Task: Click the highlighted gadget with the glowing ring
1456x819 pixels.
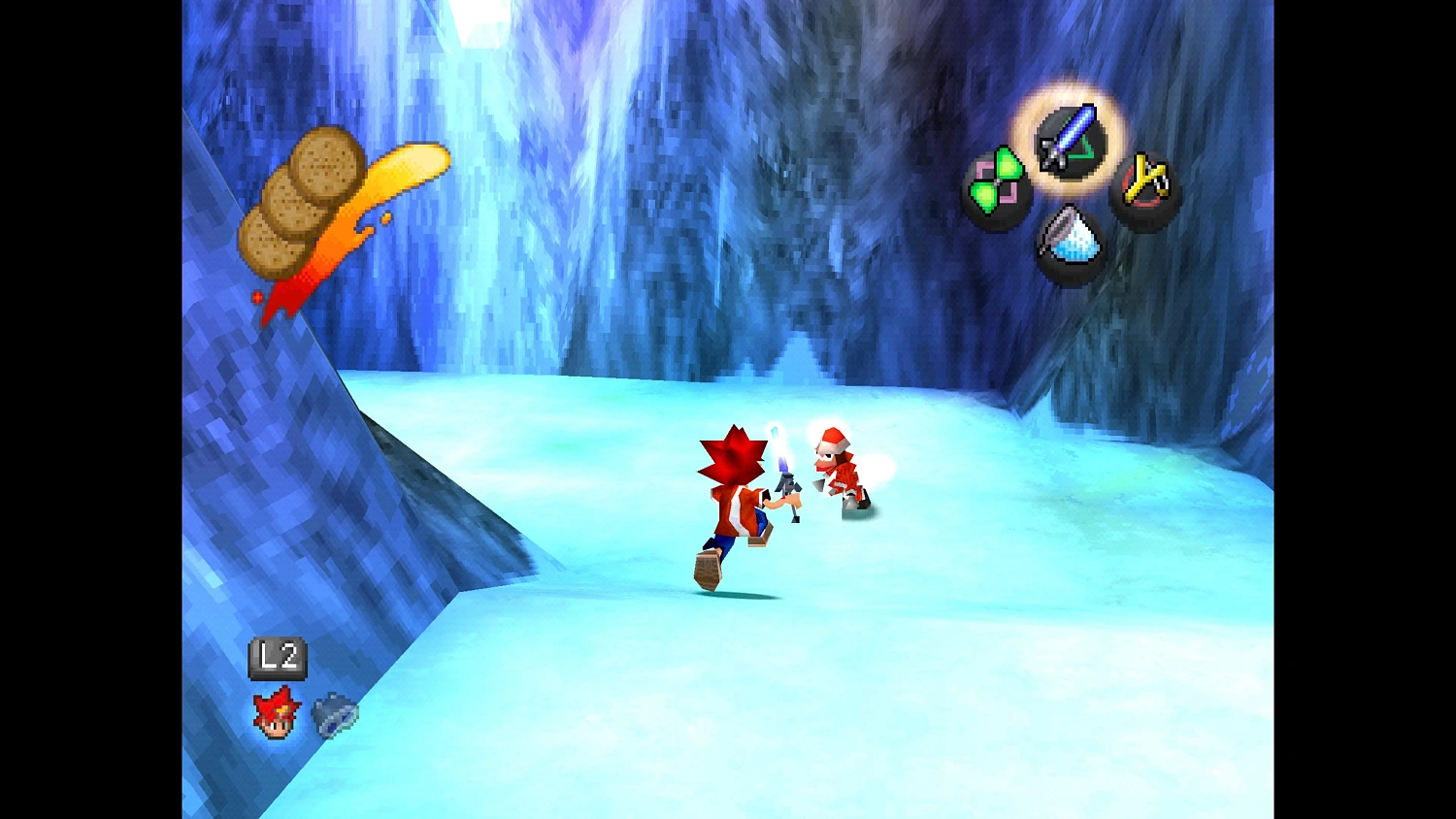Action: [1068, 141]
